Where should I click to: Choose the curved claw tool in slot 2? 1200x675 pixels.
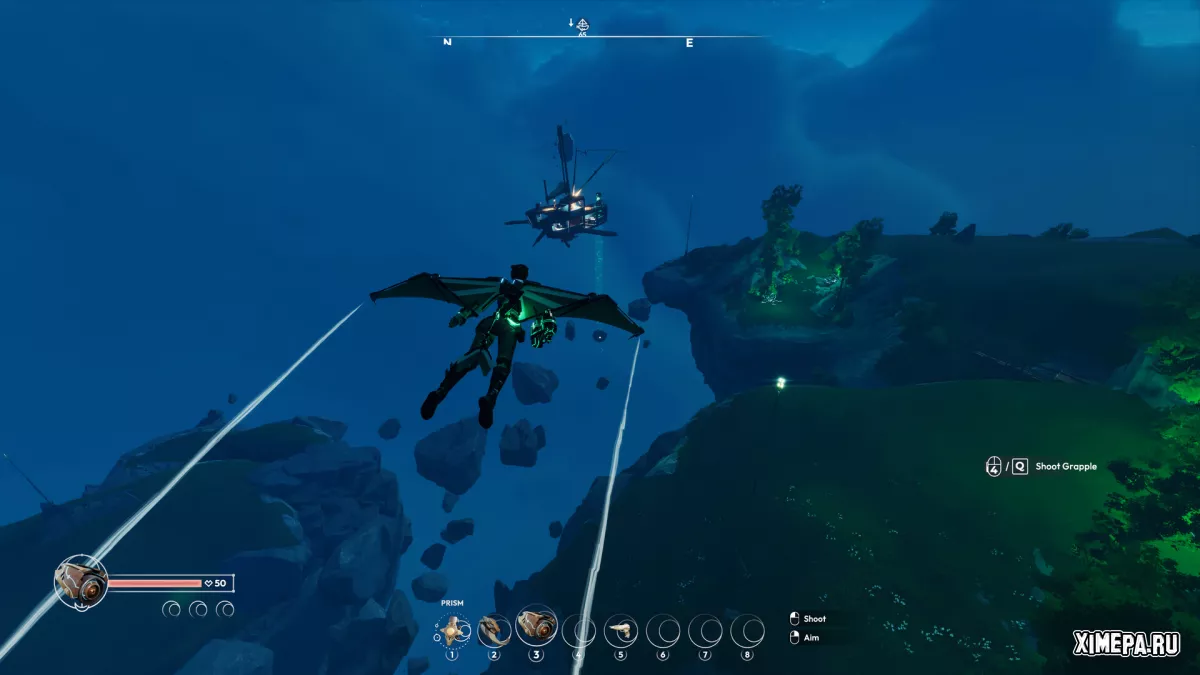(494, 630)
